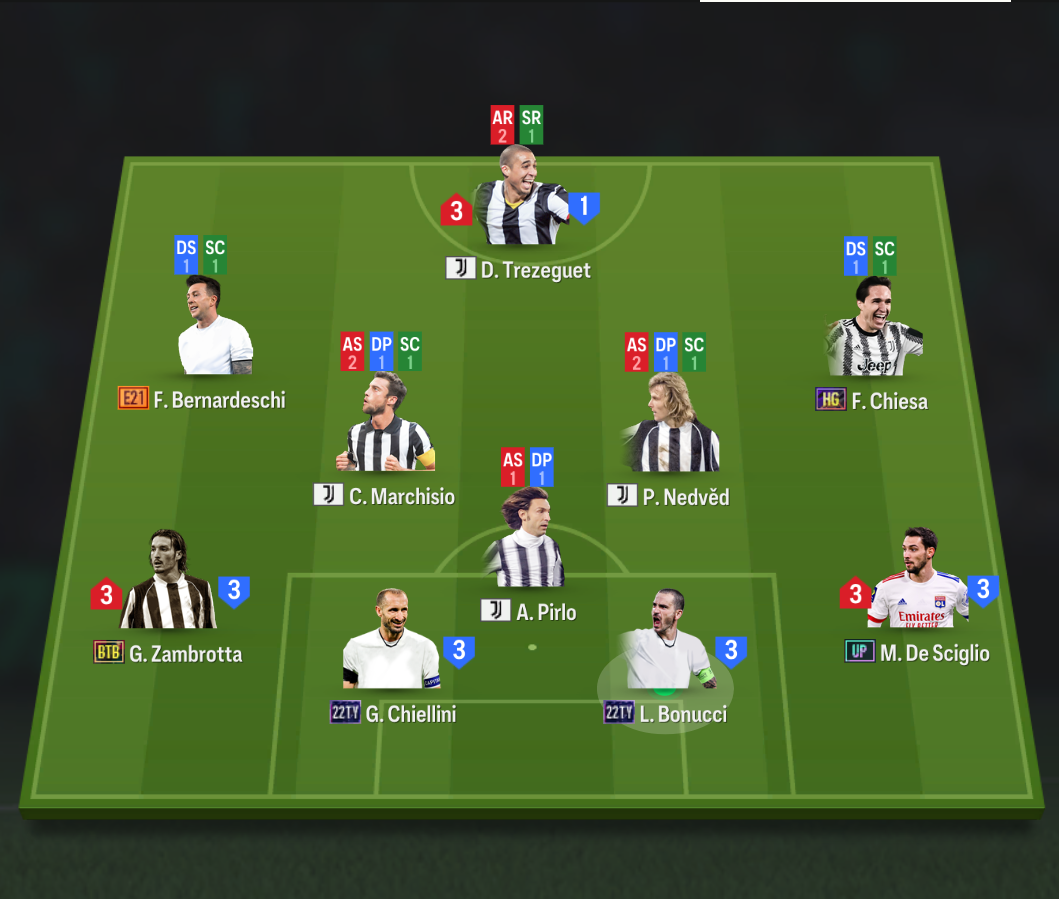Select striker D. Trezeguet
The width and height of the screenshot is (1059, 899).
[518, 200]
